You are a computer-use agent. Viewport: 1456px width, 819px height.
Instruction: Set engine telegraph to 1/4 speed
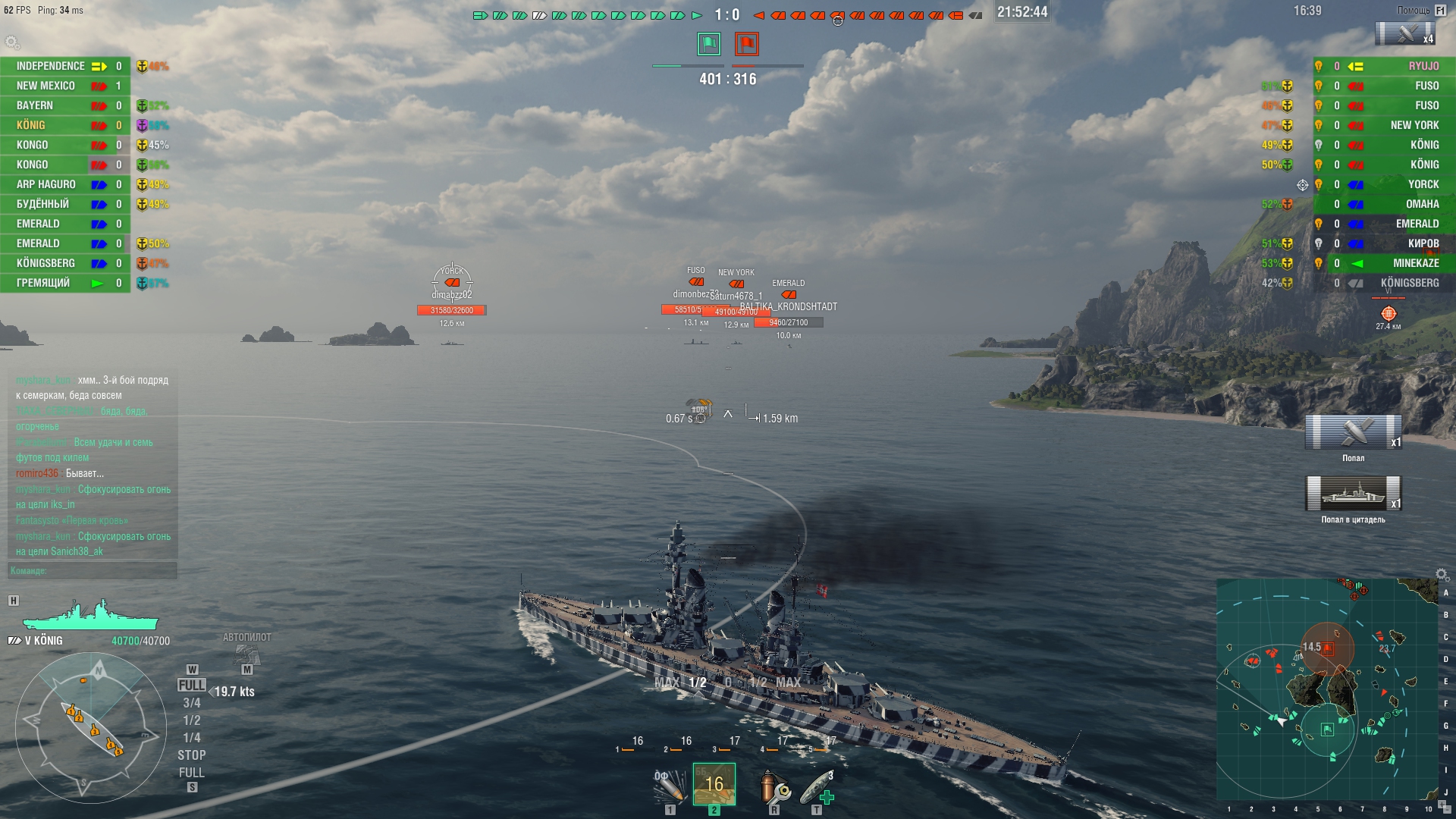coord(192,738)
